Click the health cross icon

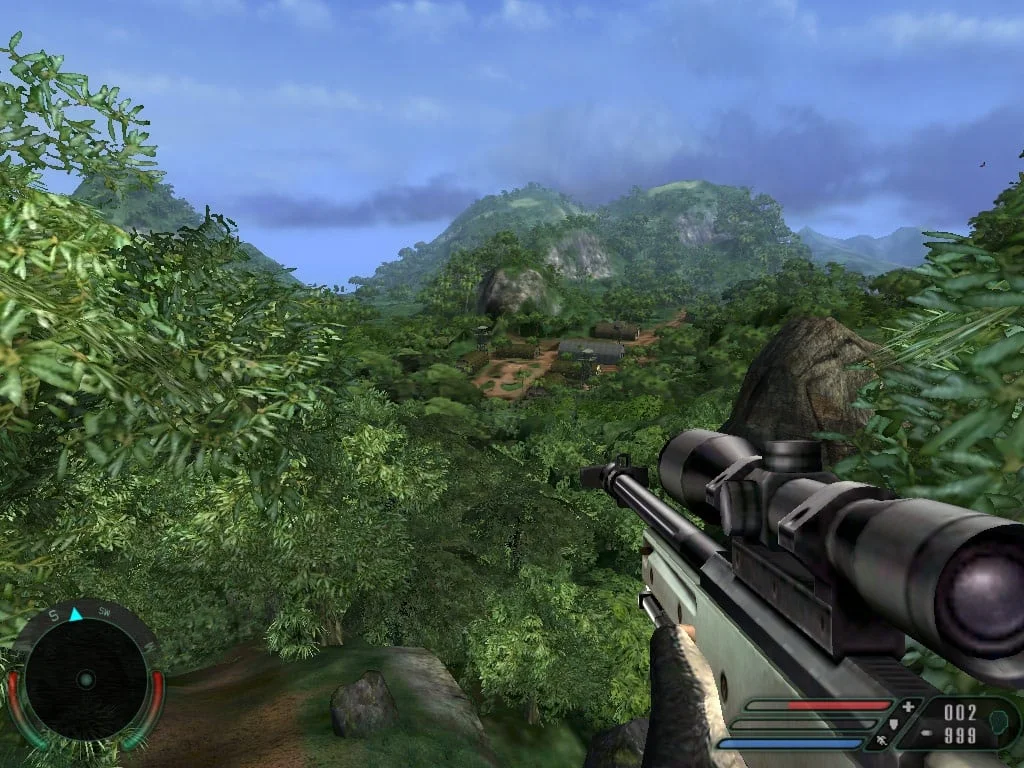click(x=907, y=706)
